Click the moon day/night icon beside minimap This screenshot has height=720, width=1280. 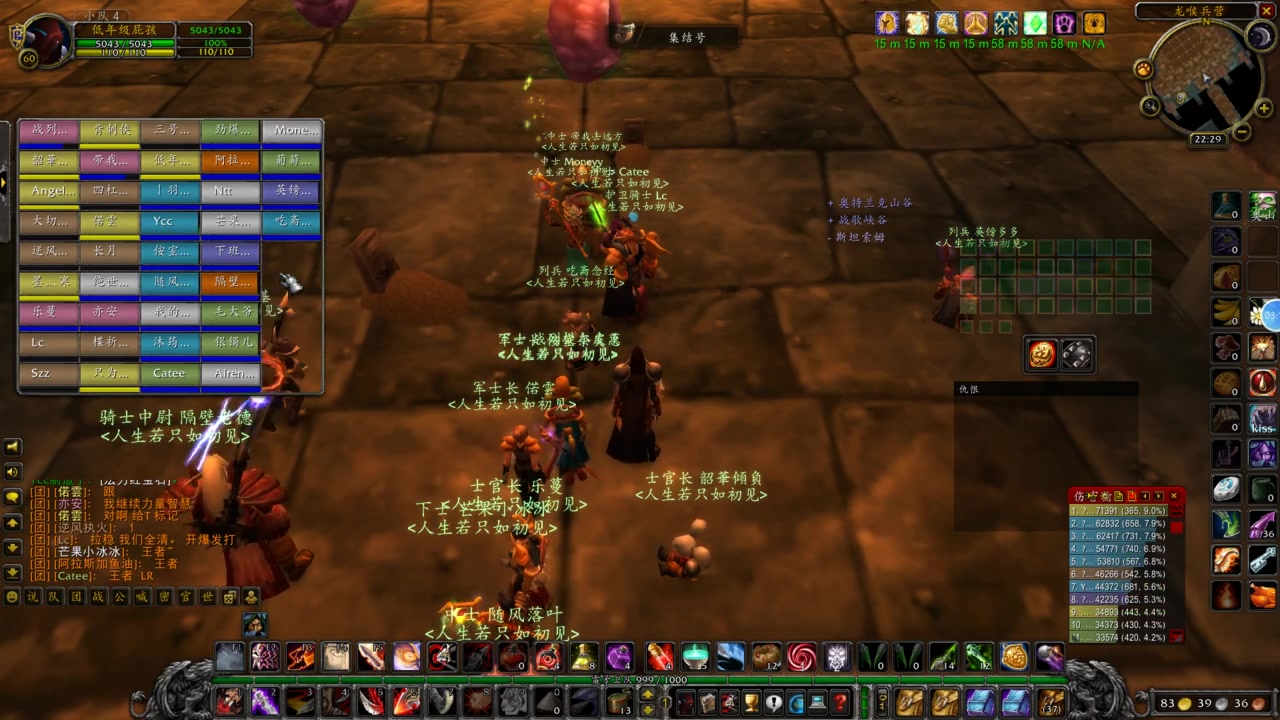[x=1260, y=36]
